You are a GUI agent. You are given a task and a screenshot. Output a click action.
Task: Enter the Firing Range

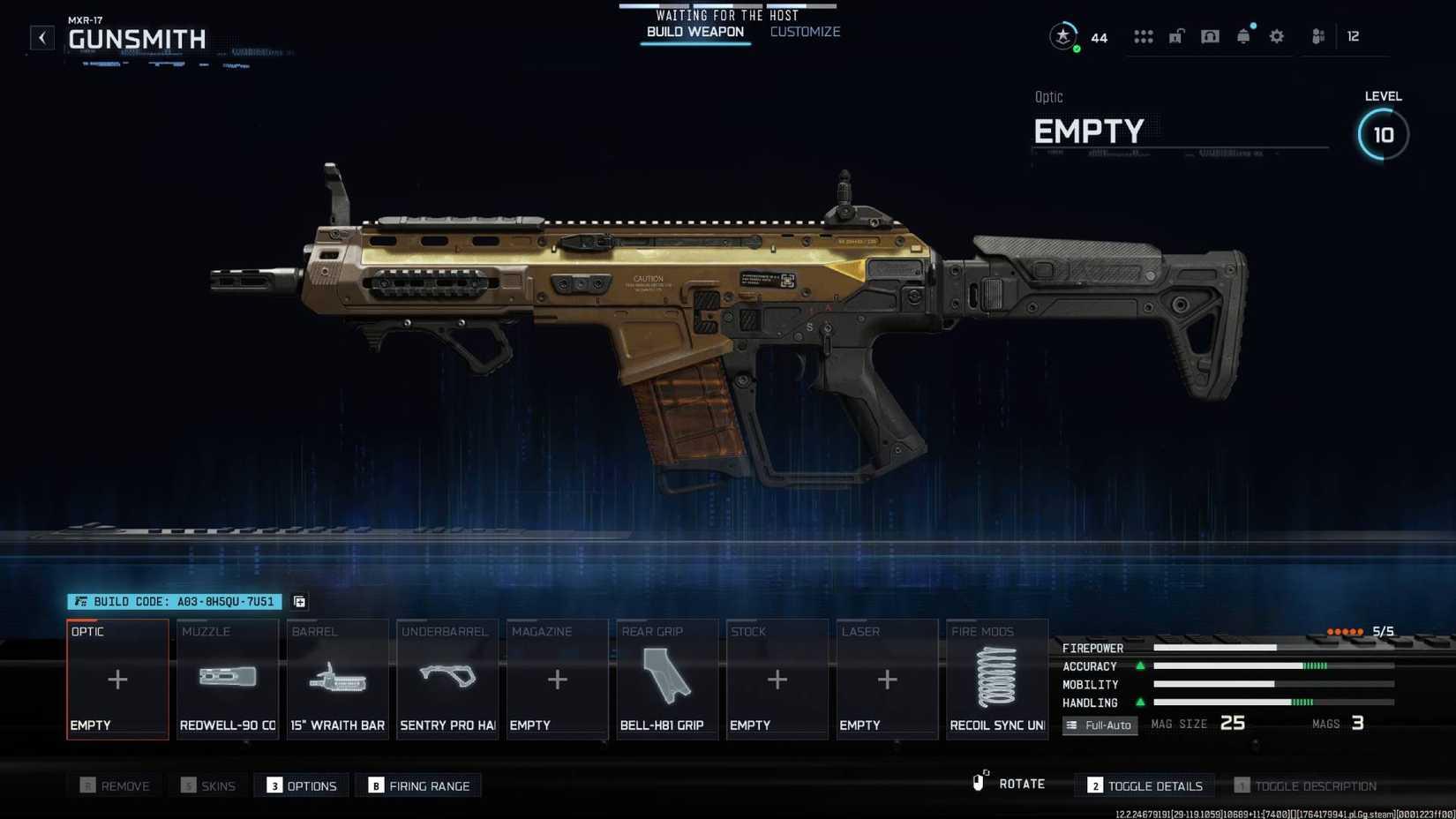coord(418,785)
